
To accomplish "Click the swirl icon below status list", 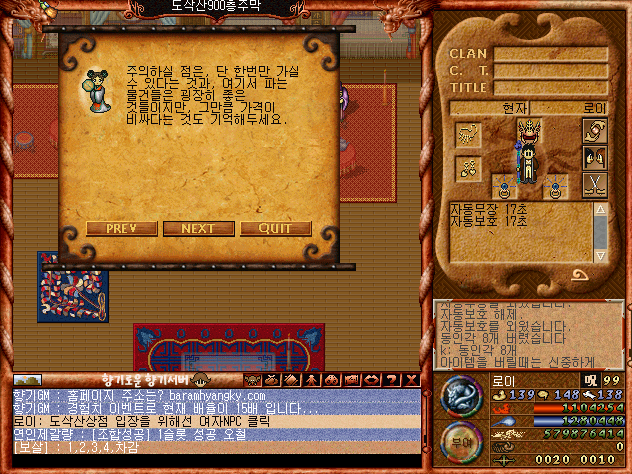I will tap(581, 274).
